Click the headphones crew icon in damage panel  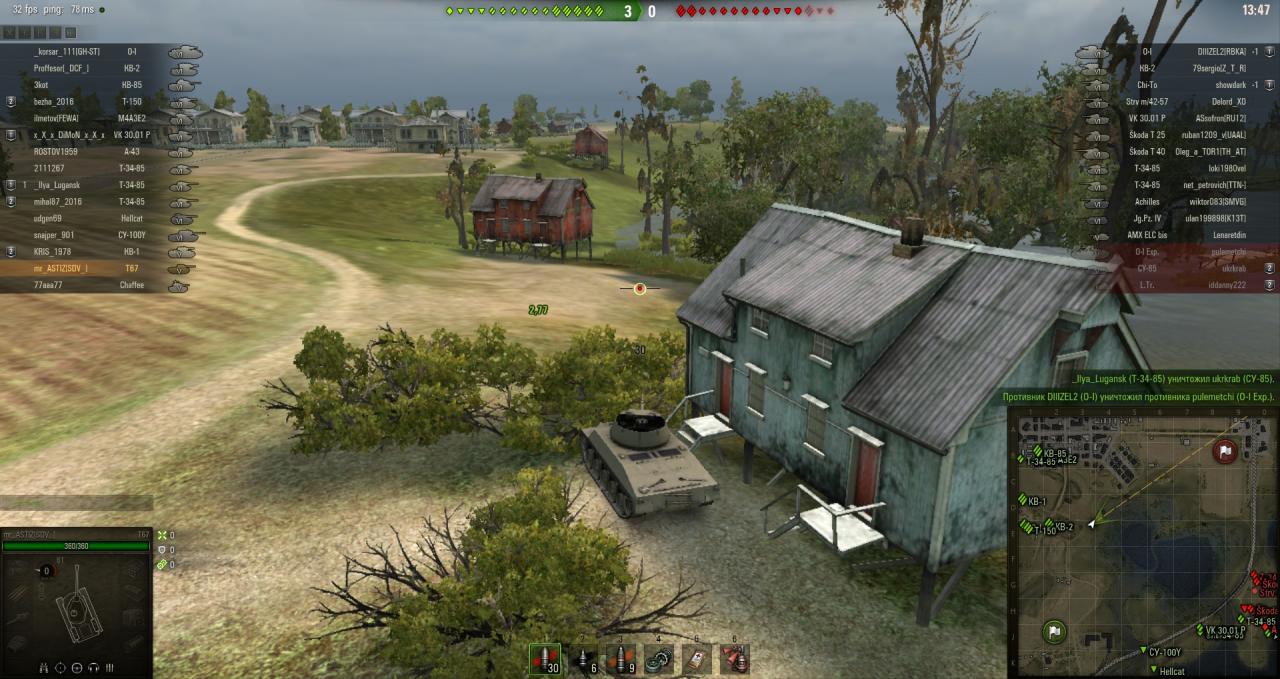(93, 667)
